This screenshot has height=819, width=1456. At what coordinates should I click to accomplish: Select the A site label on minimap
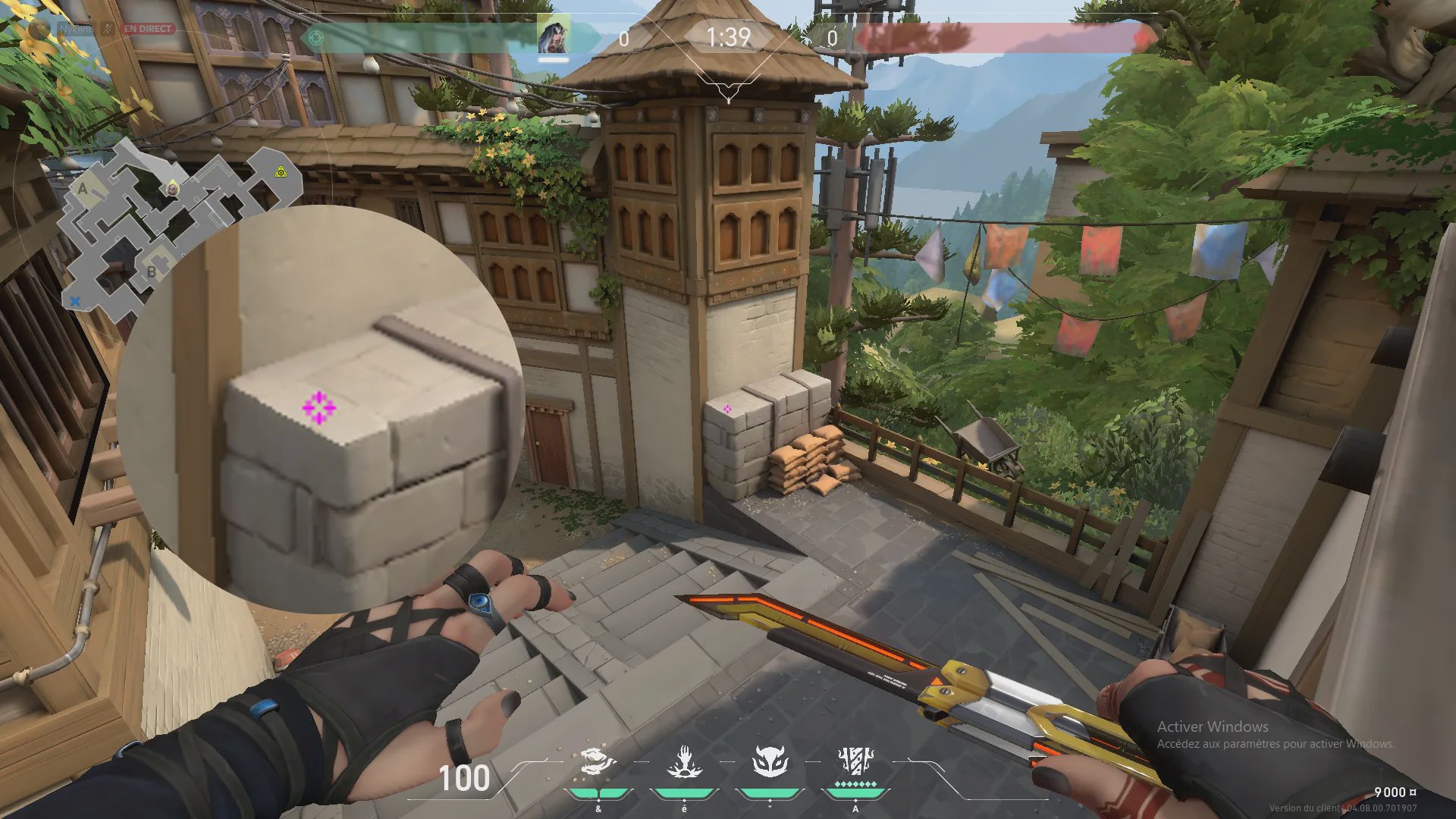click(x=83, y=189)
